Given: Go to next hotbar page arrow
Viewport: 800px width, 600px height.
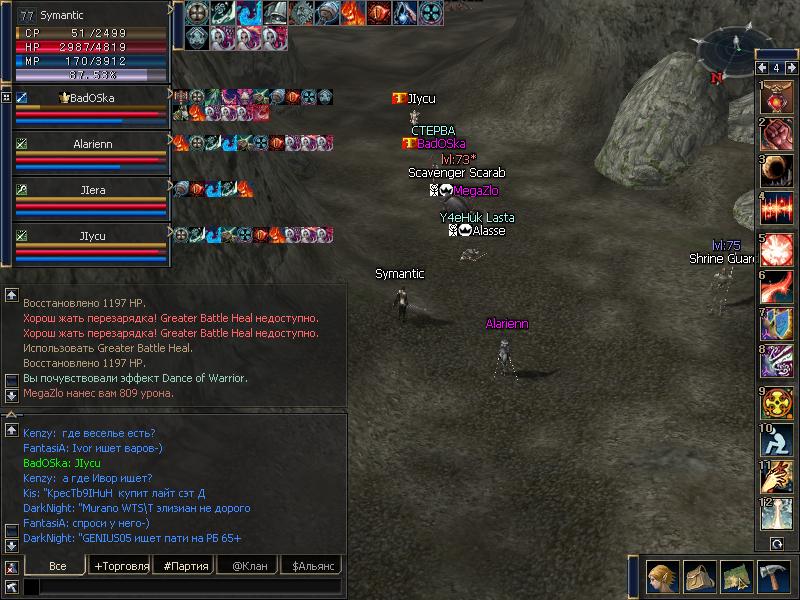Looking at the screenshot, I should pyautogui.click(x=792, y=68).
